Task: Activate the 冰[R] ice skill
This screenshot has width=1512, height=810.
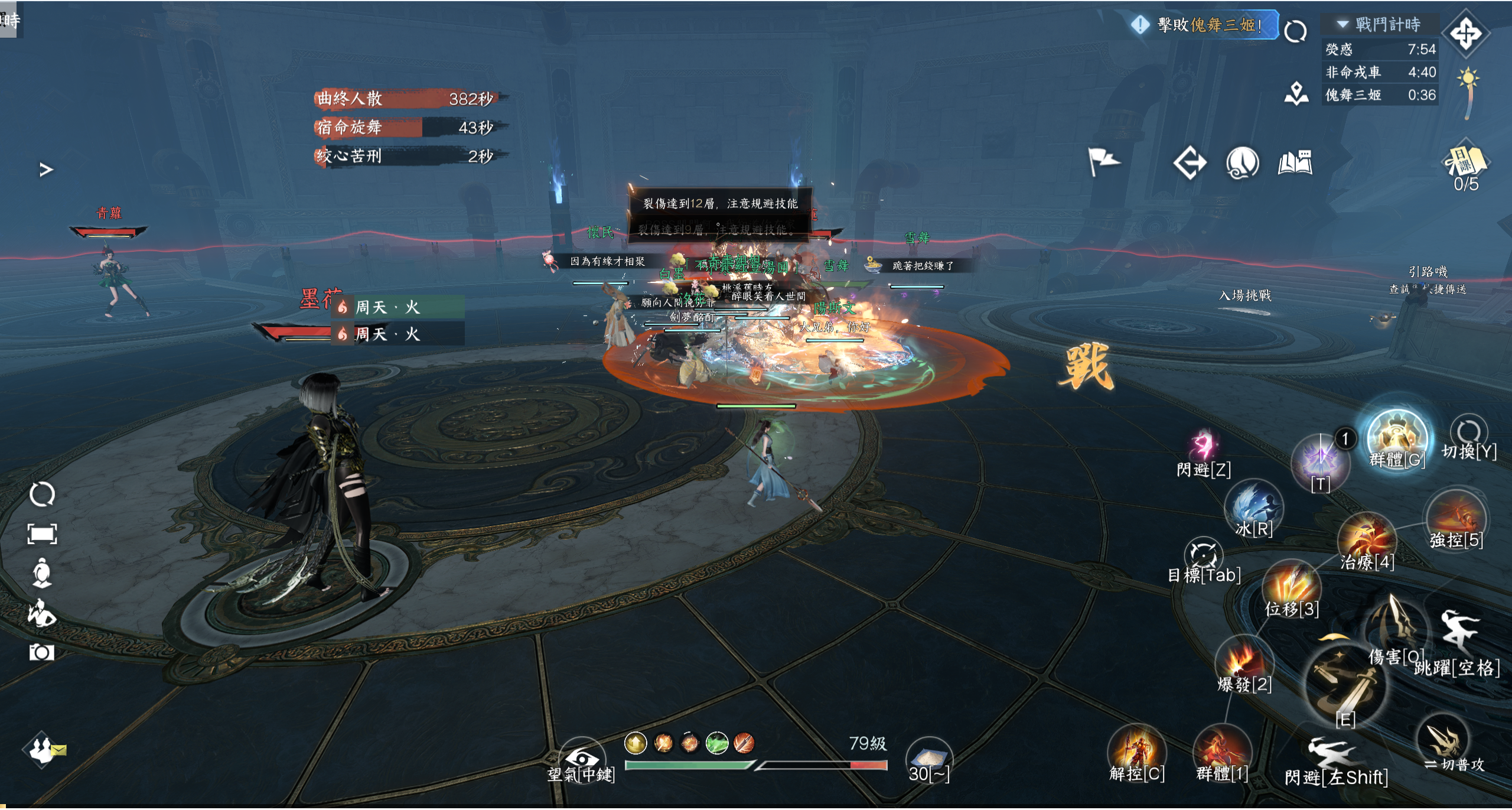Action: point(1253,508)
